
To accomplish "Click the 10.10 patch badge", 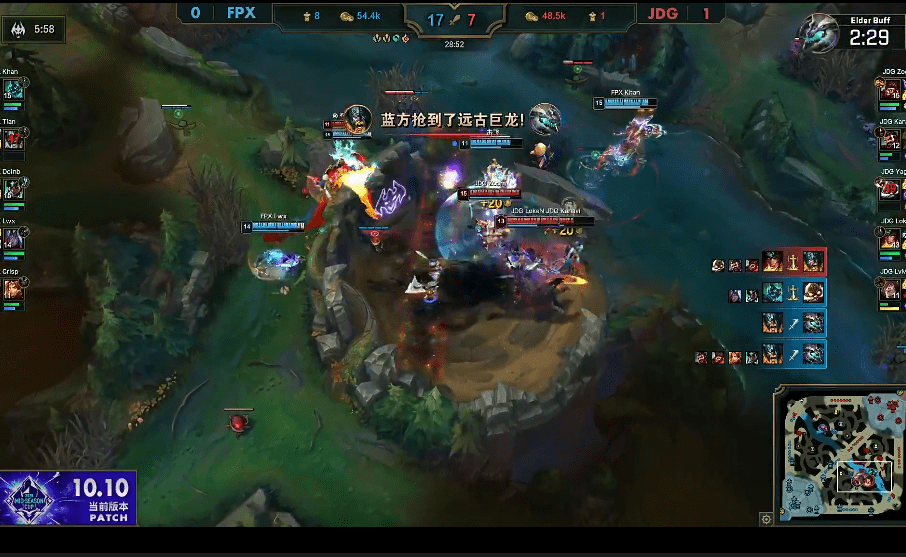I will (x=68, y=499).
